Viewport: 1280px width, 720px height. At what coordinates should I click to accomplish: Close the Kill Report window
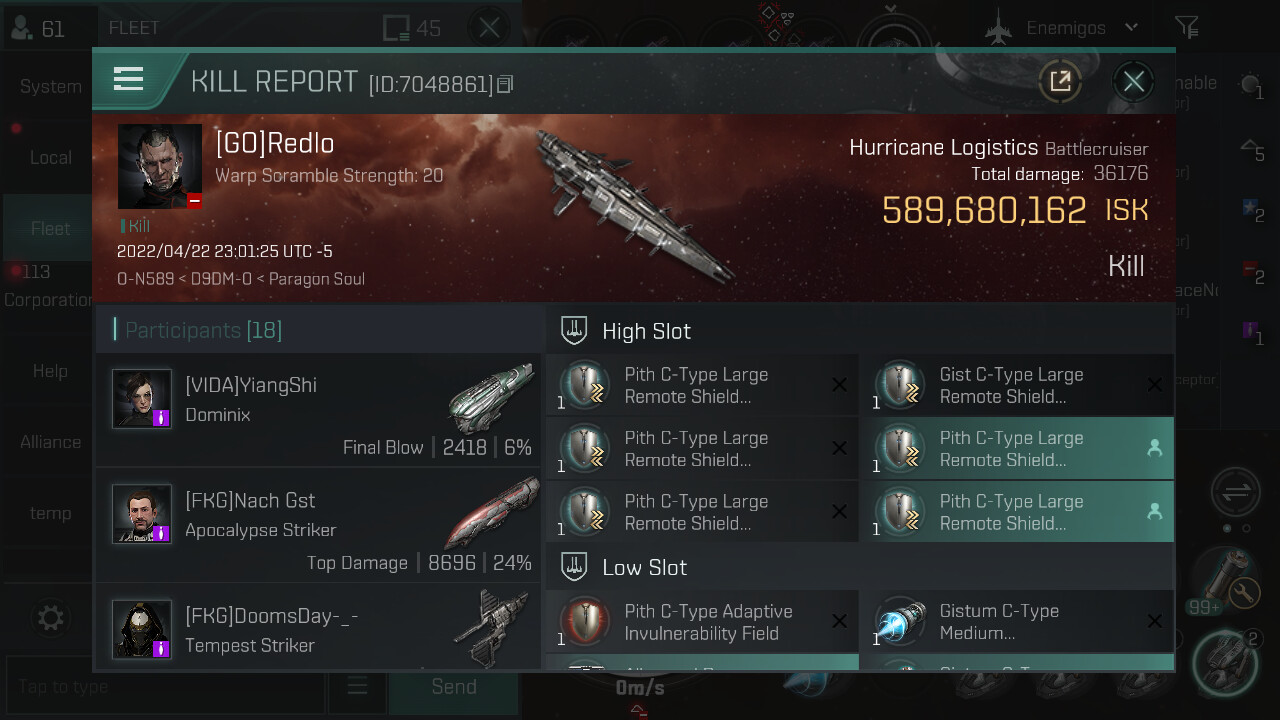[1133, 81]
